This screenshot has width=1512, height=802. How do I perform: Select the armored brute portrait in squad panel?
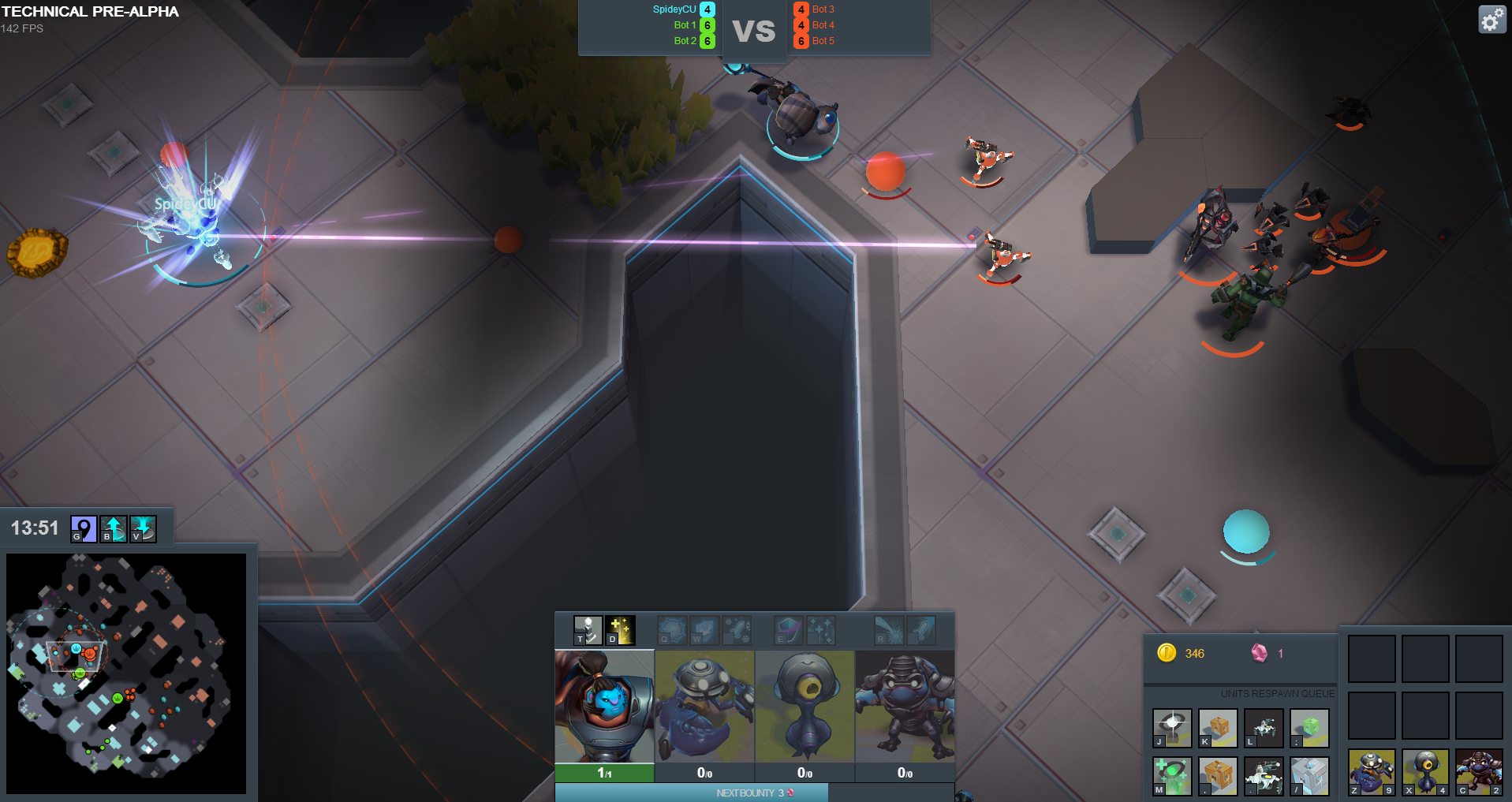coord(905,706)
